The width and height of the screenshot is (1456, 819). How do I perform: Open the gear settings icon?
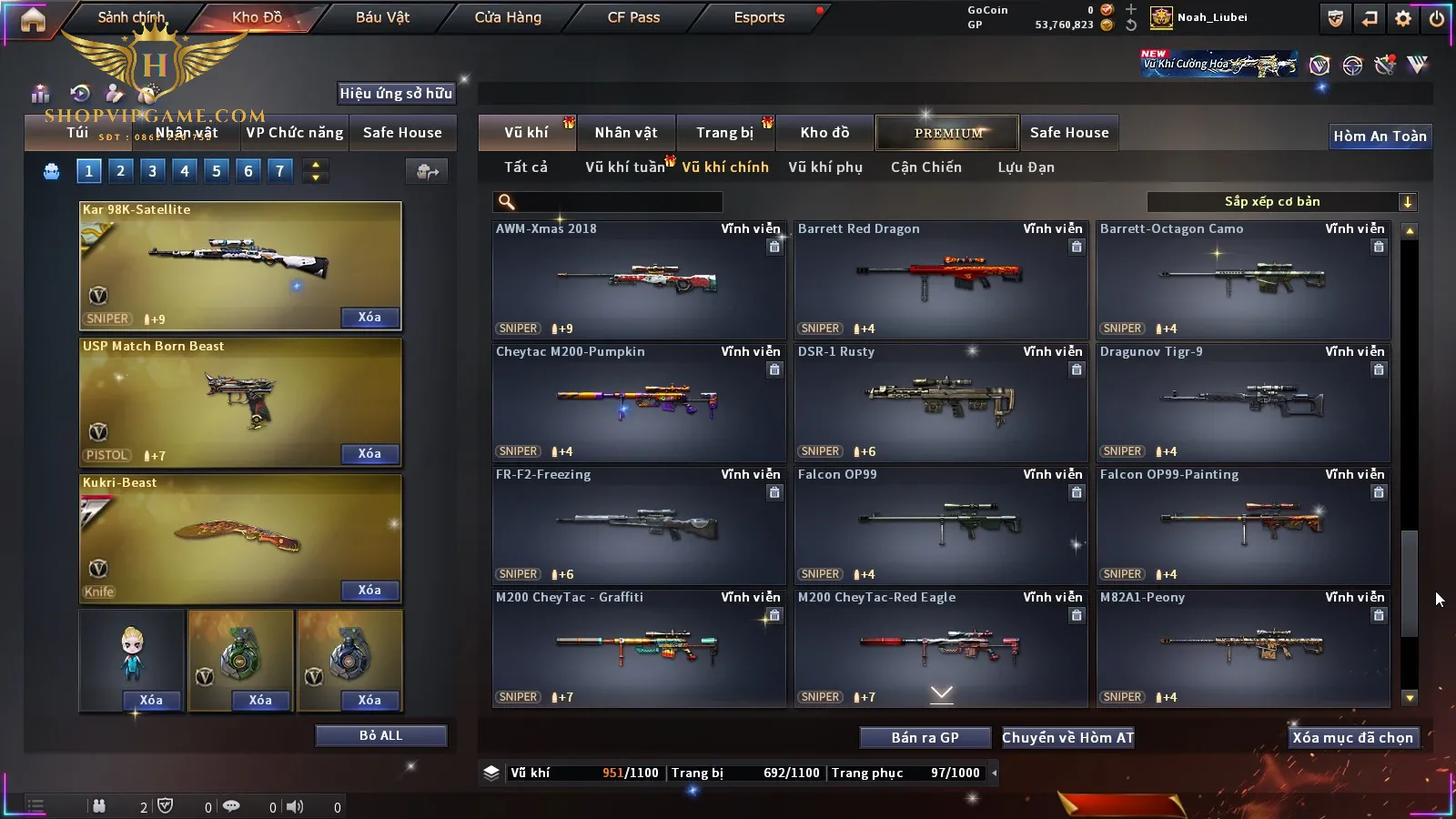click(1403, 18)
